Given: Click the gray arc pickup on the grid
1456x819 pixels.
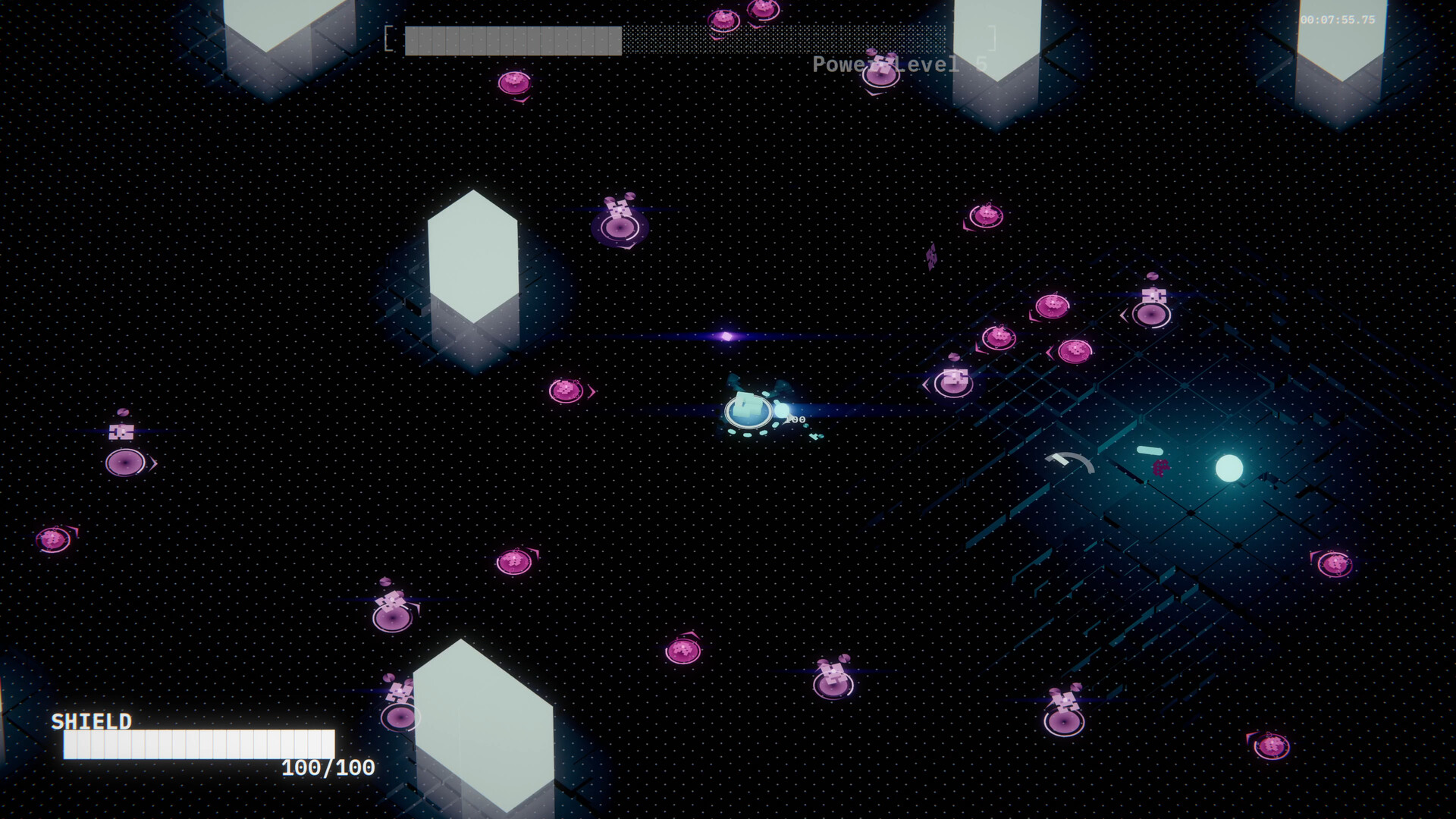Looking at the screenshot, I should pos(1071,463).
